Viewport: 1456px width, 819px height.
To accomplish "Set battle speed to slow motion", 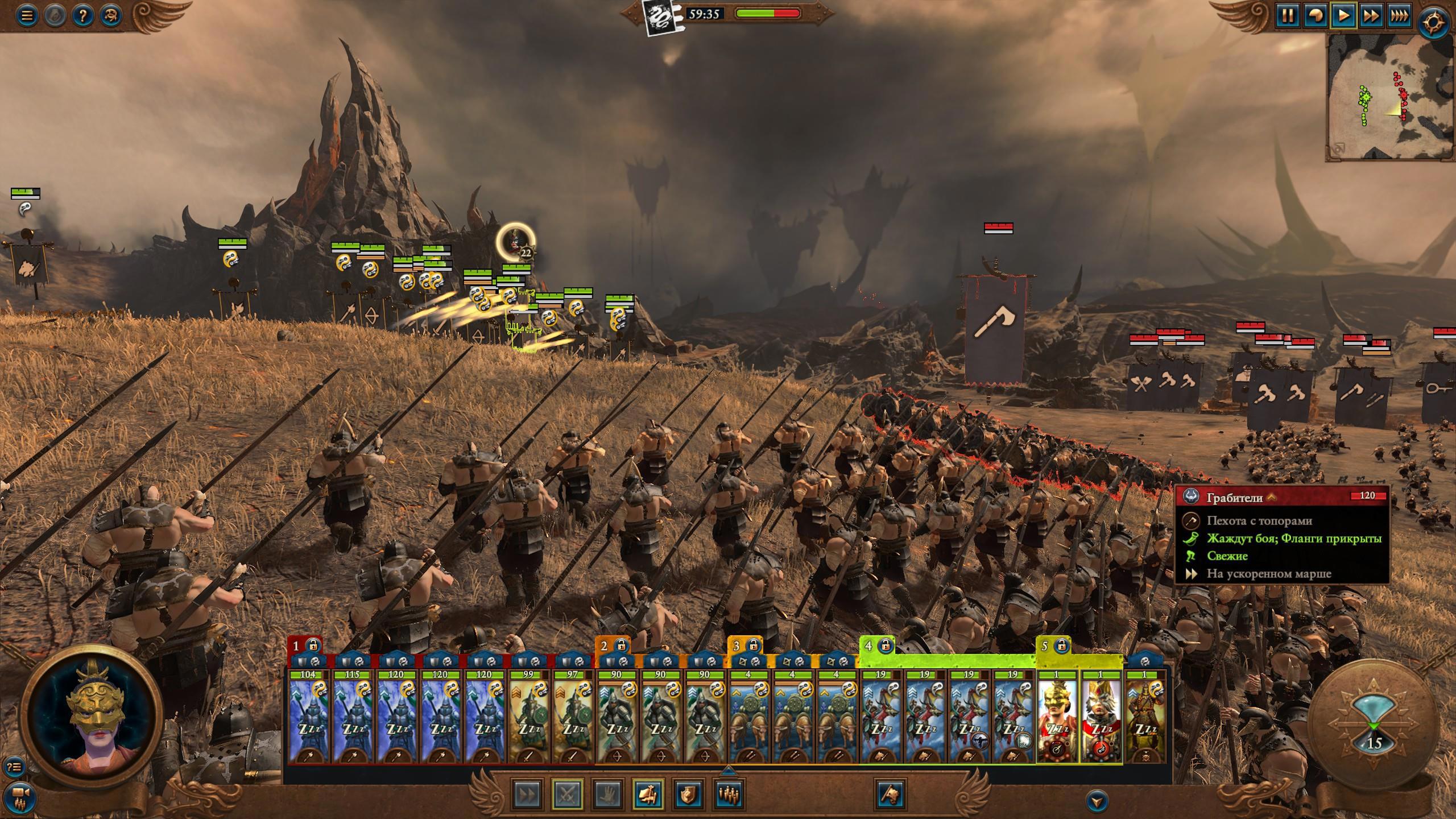I will [x=1316, y=15].
